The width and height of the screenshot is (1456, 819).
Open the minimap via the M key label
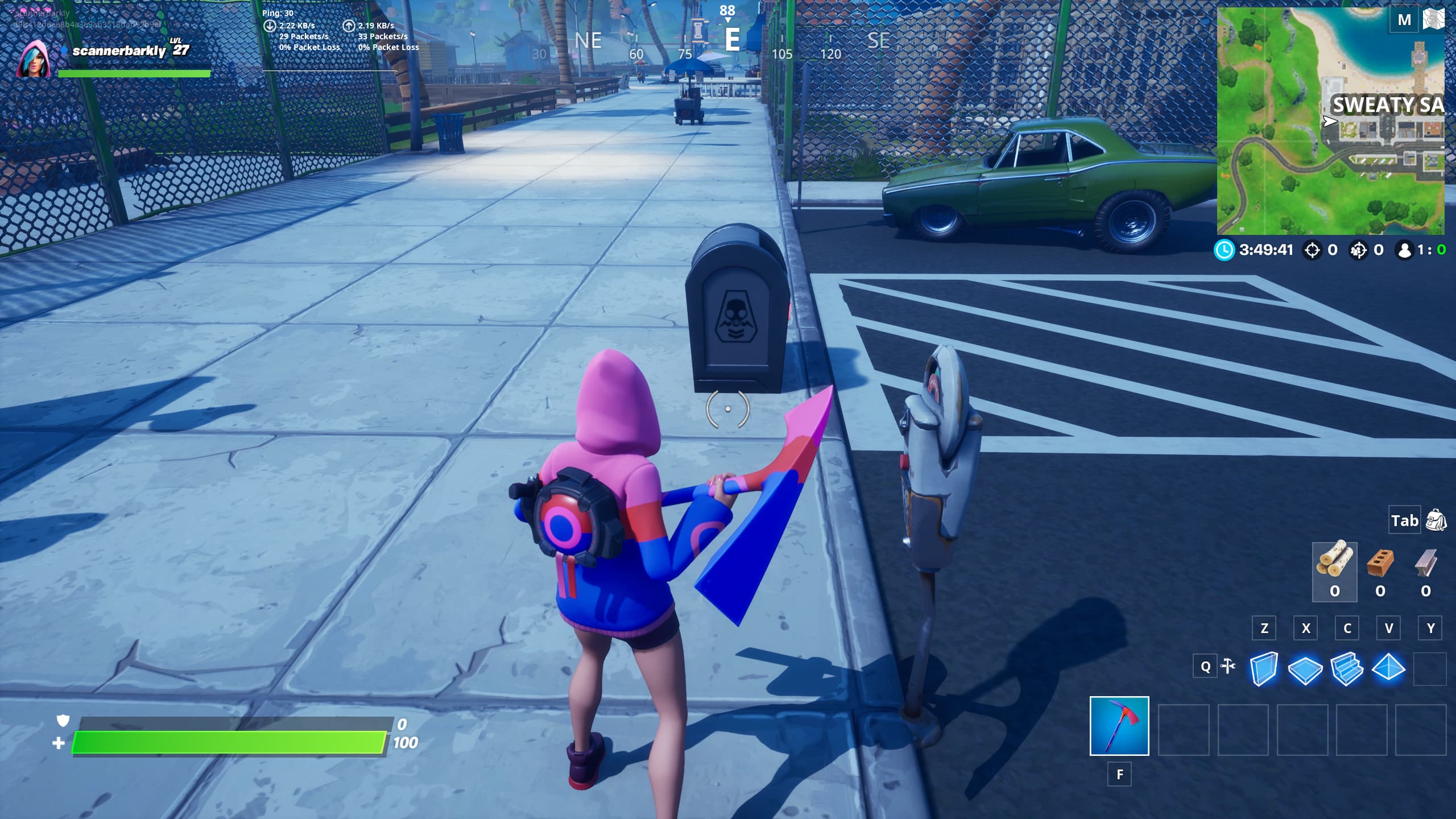(1405, 19)
